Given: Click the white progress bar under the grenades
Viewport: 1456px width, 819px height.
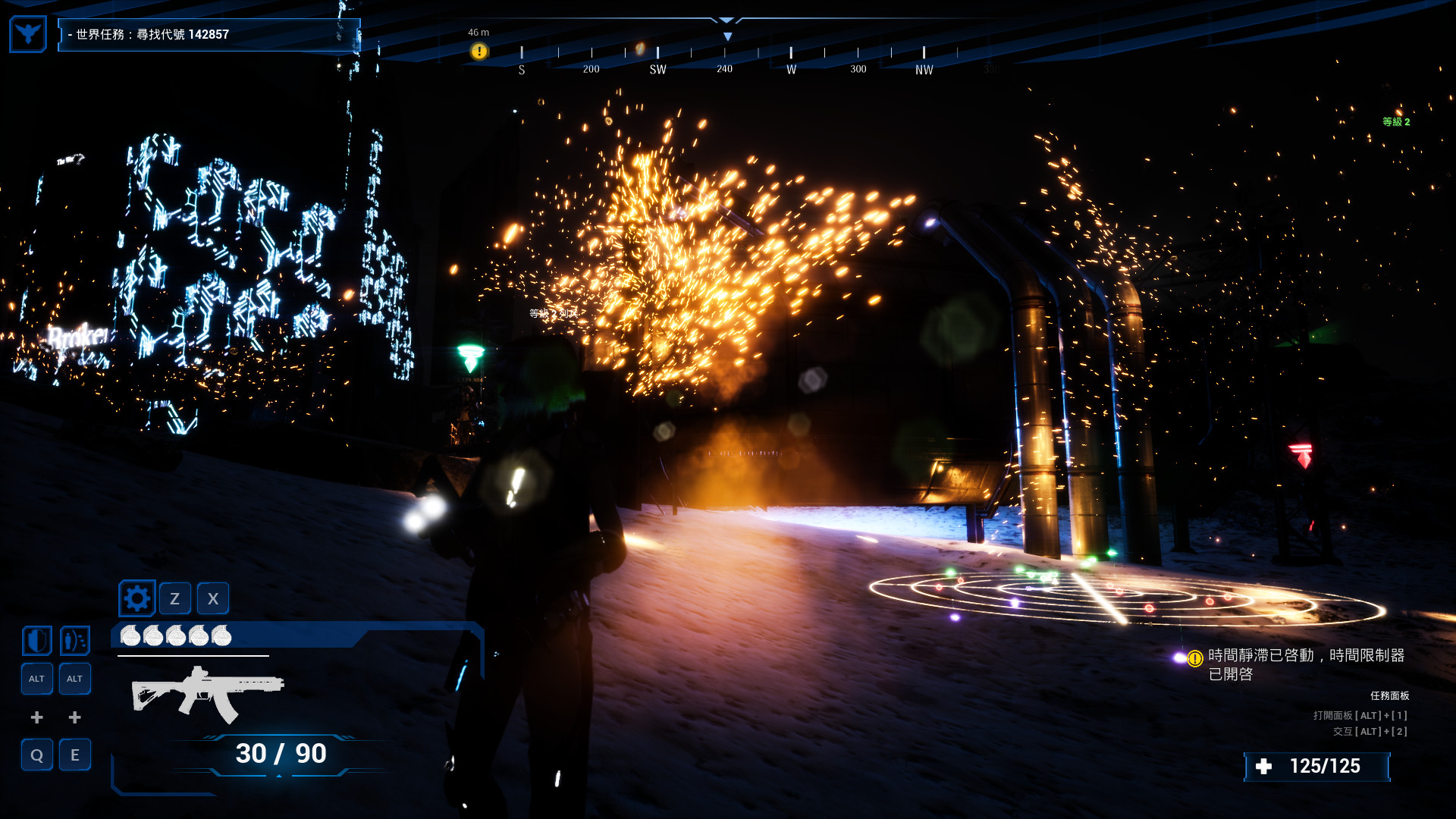Looking at the screenshot, I should coord(192,656).
